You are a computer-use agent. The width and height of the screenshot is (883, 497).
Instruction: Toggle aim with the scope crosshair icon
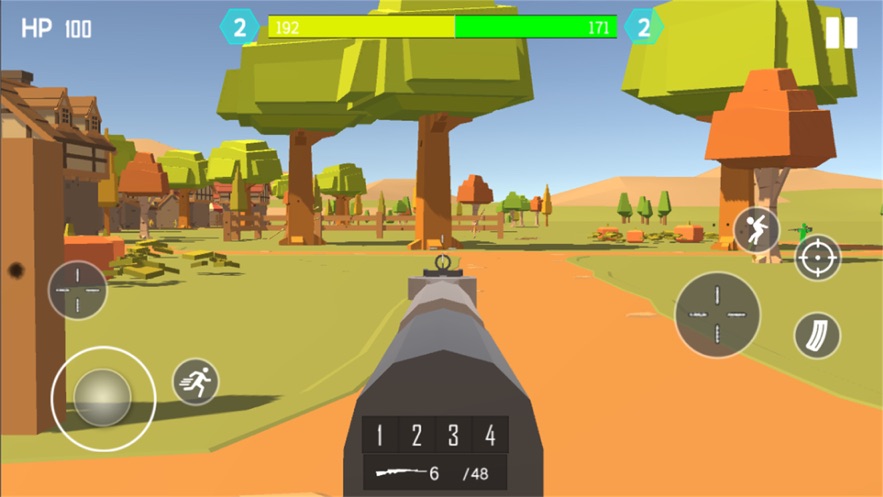click(x=818, y=258)
